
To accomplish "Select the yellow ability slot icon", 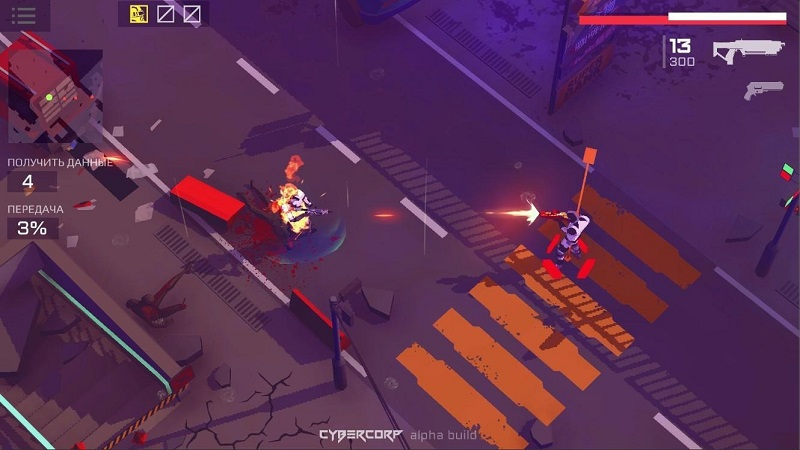I will (139, 14).
